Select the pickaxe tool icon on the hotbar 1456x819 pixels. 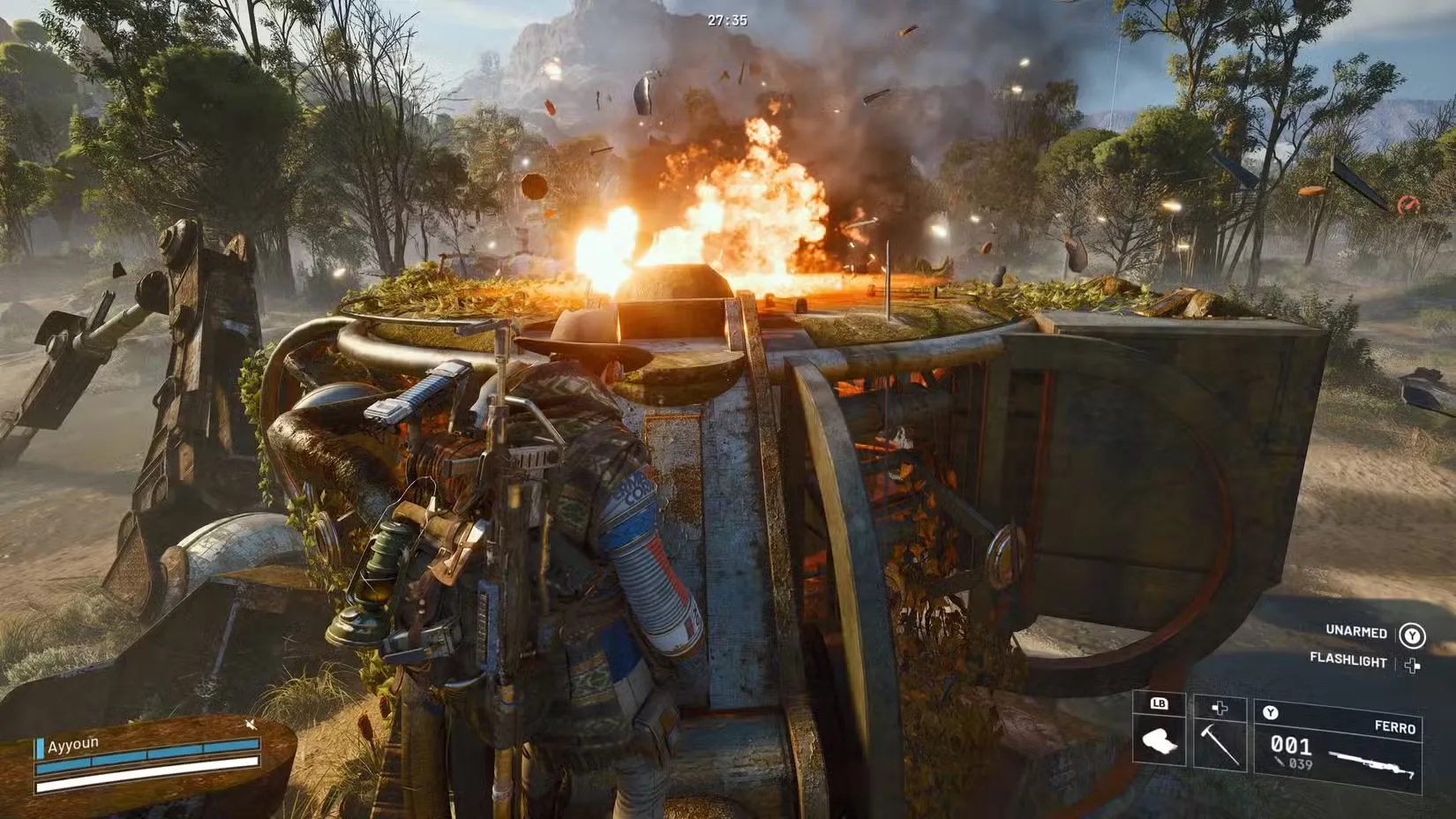tap(1220, 744)
